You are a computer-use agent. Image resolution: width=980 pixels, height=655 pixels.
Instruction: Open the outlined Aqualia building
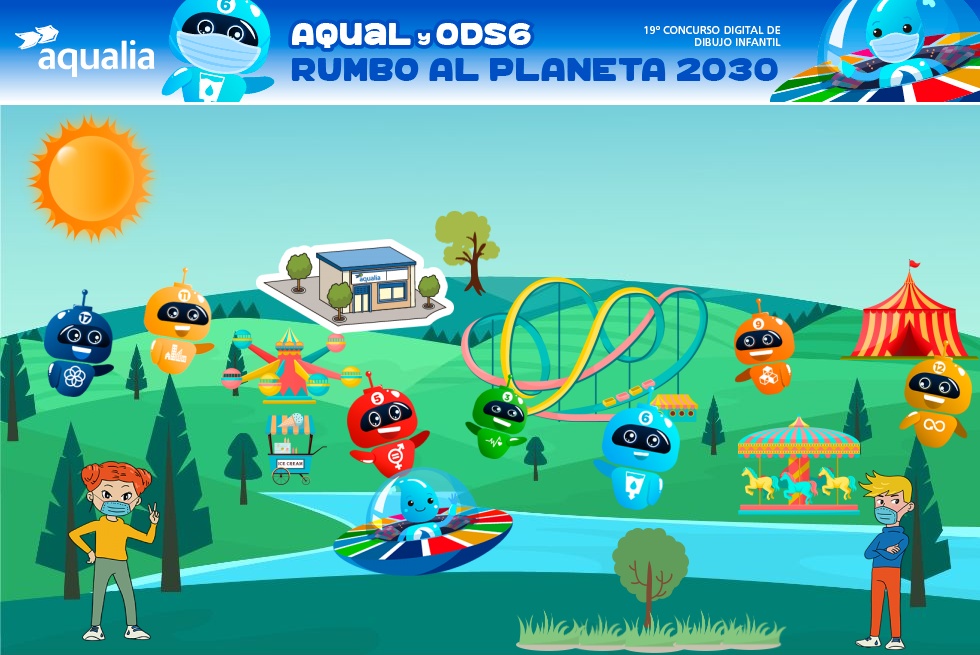[357, 281]
